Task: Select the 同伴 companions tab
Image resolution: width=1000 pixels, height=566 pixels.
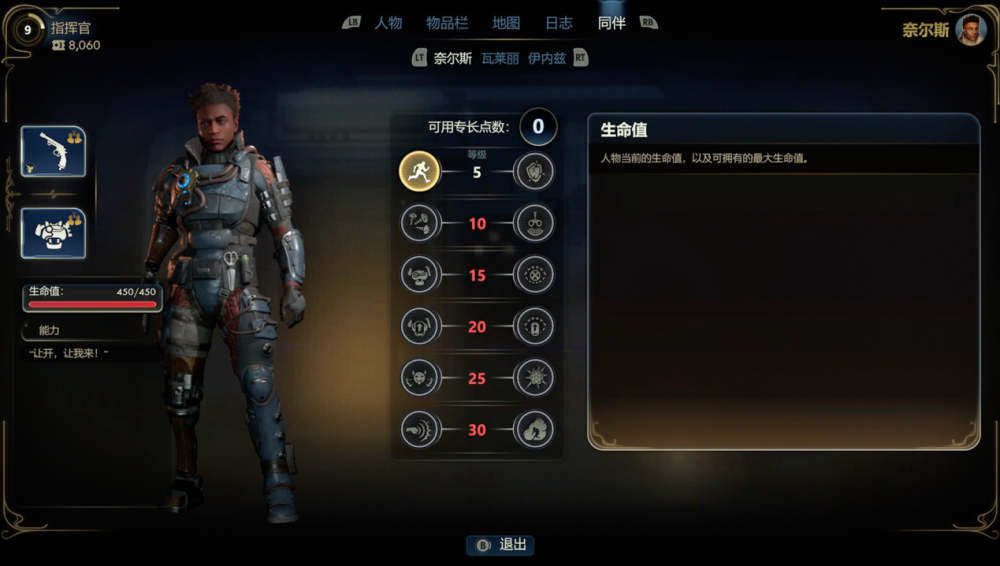Action: (611, 23)
